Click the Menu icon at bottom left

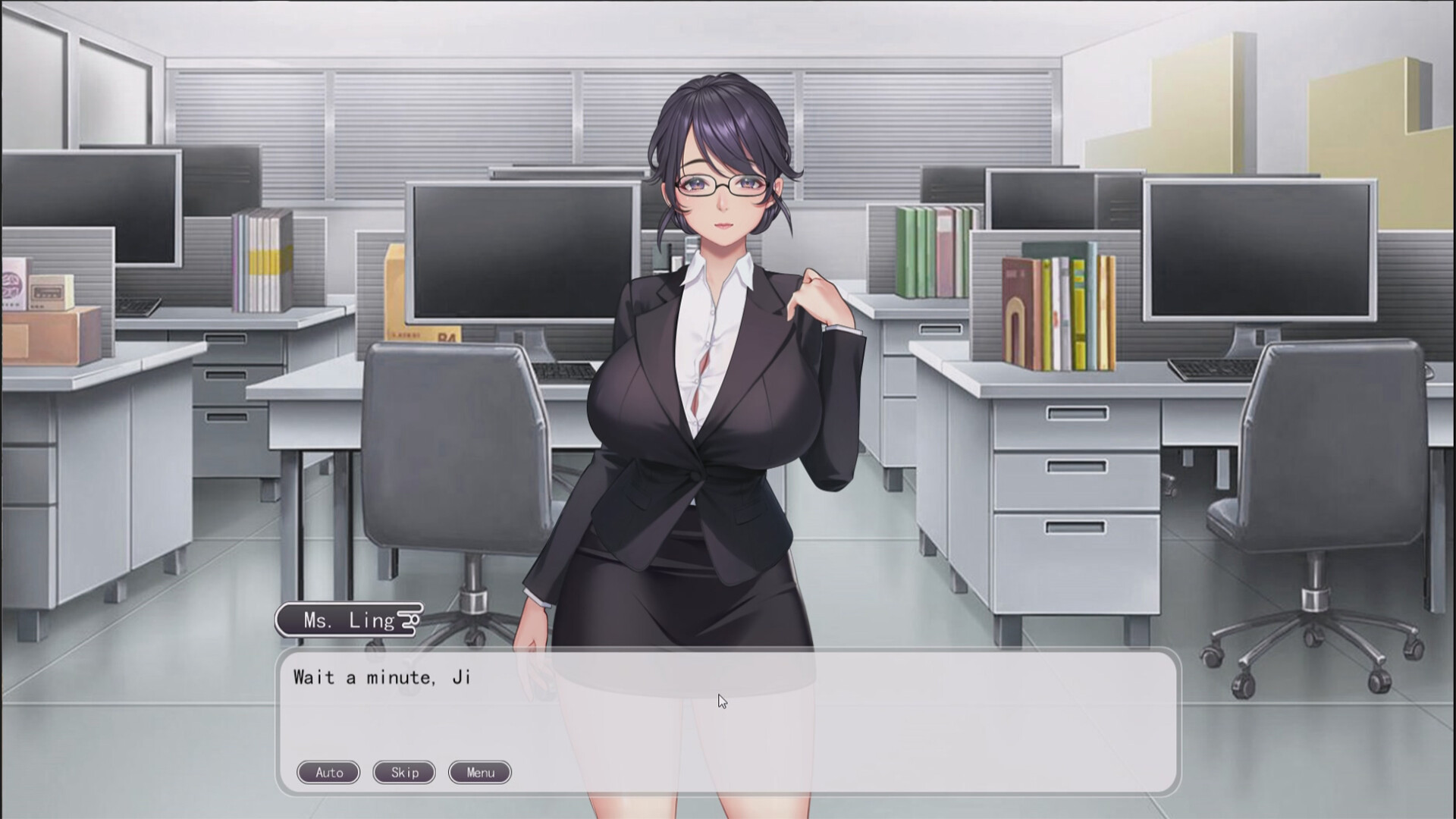(479, 773)
